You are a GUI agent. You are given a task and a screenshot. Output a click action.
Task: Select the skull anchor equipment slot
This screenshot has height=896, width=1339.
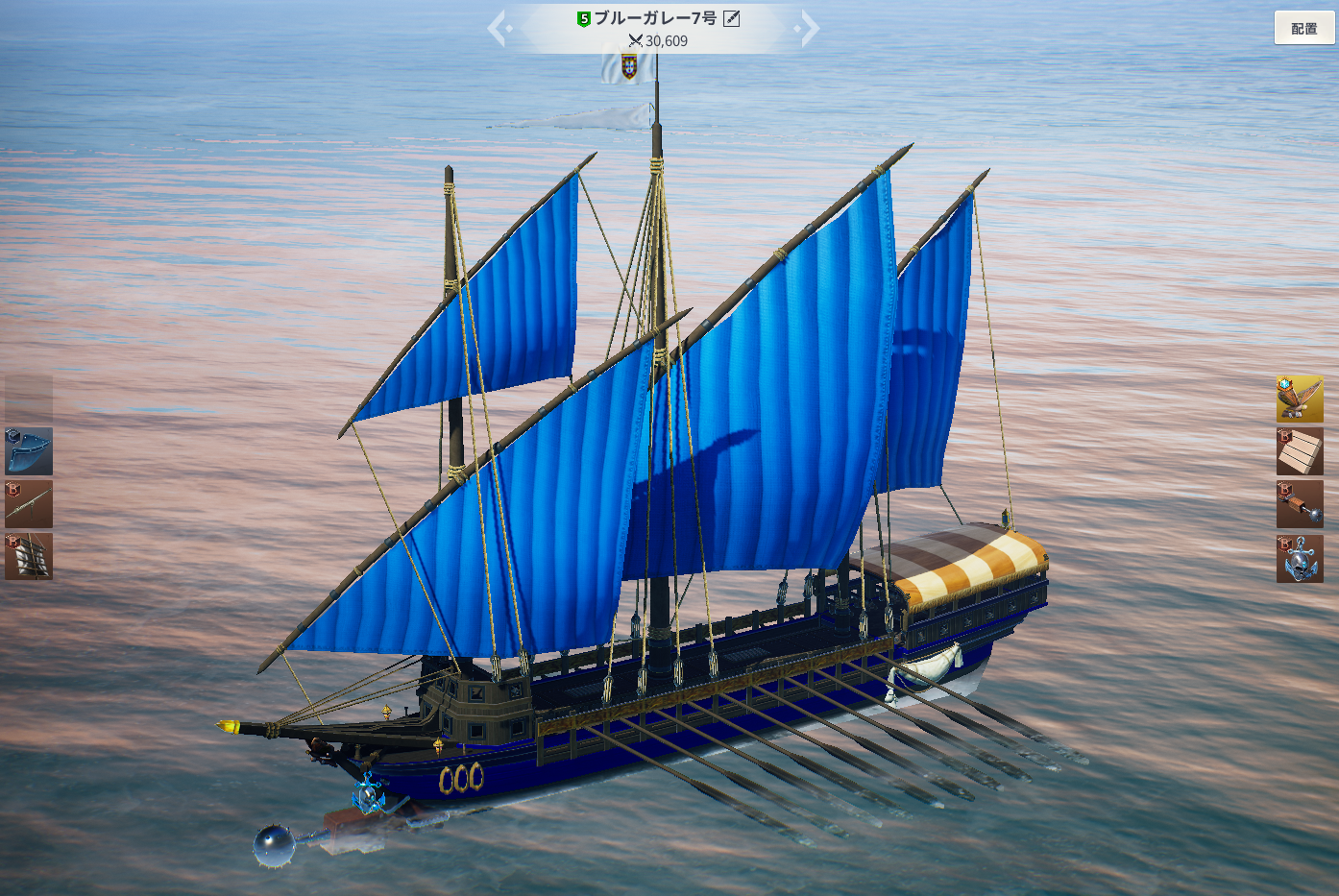pos(1300,558)
